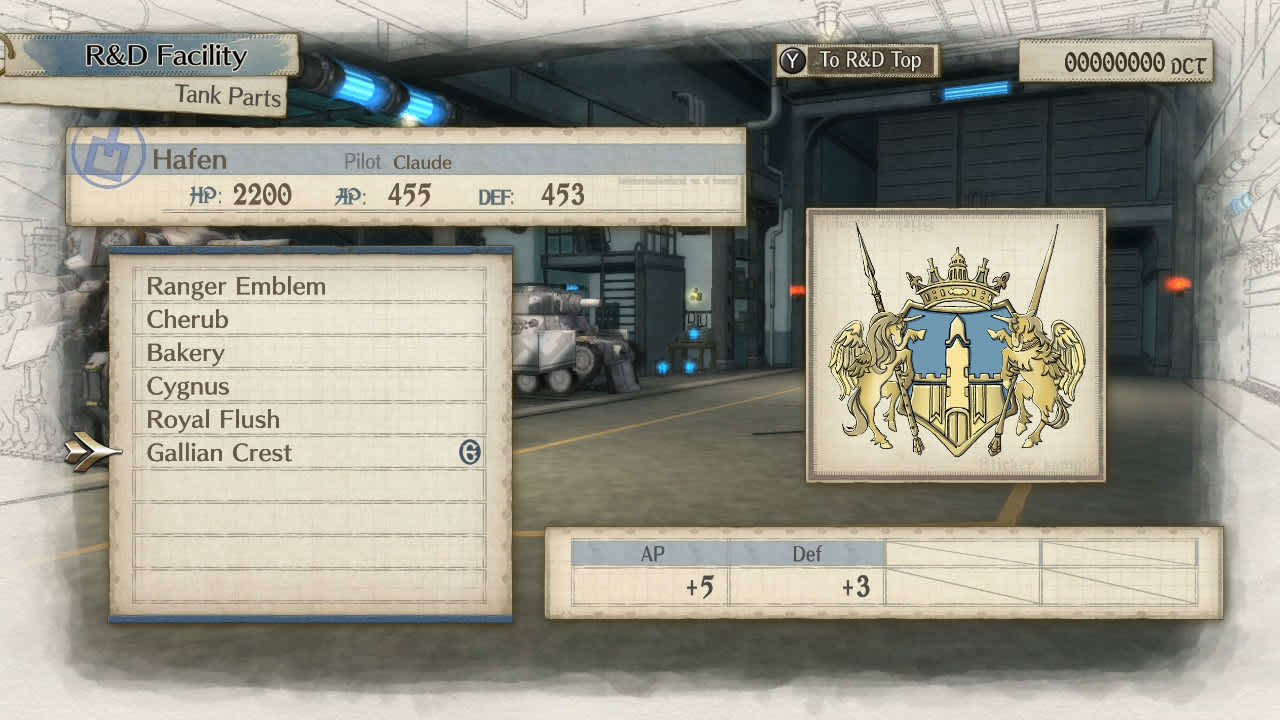Select the Royal Flush part
The width and height of the screenshot is (1280, 720).
coord(212,420)
